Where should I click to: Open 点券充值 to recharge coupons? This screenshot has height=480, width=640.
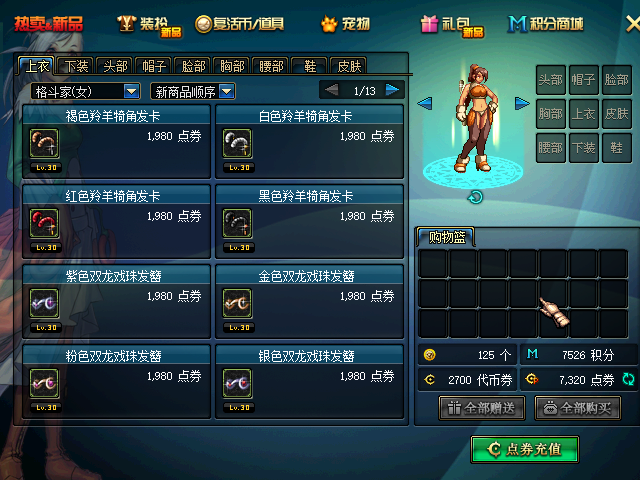click(525, 450)
